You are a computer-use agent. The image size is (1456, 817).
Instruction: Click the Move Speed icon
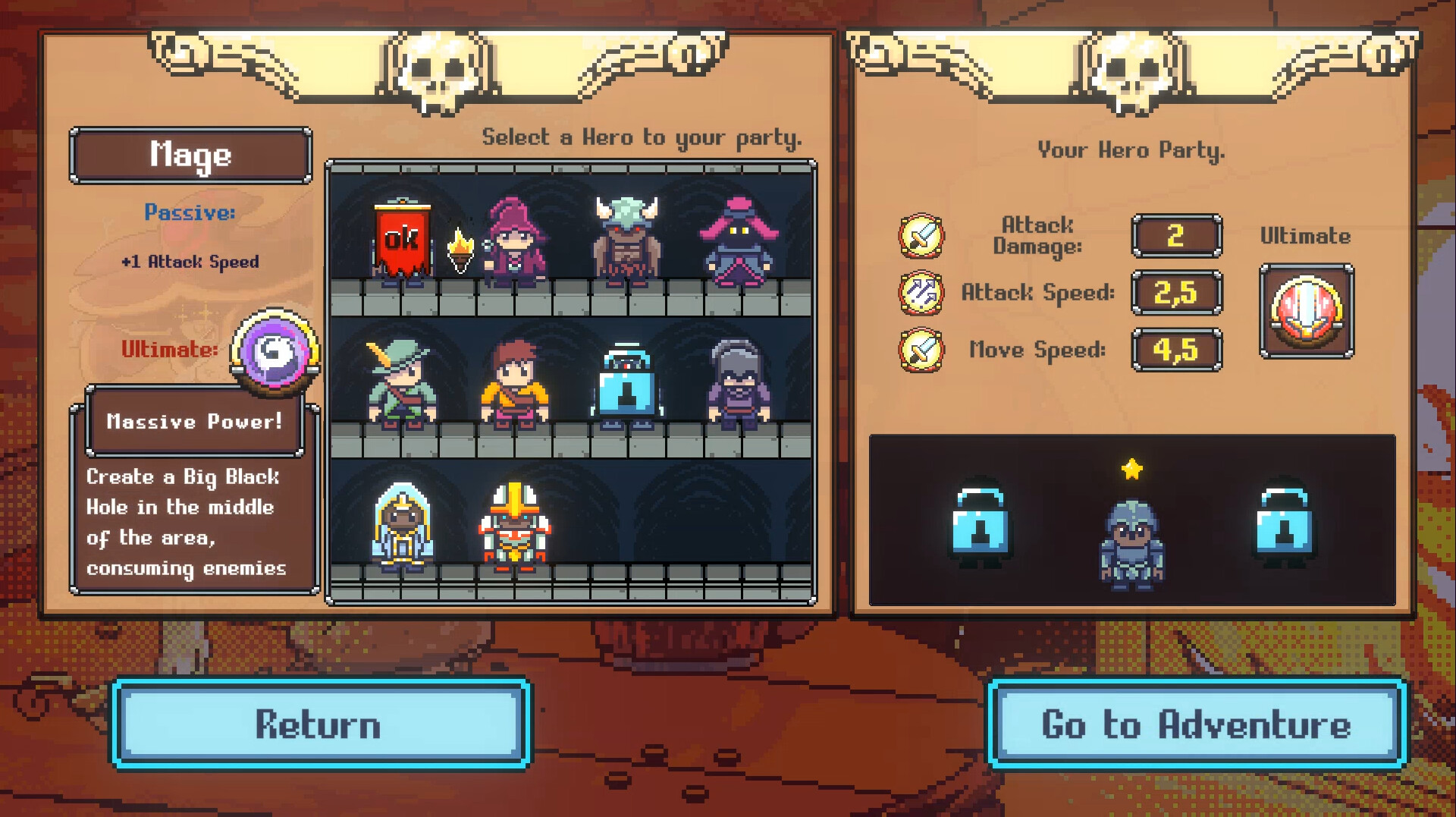(x=920, y=349)
